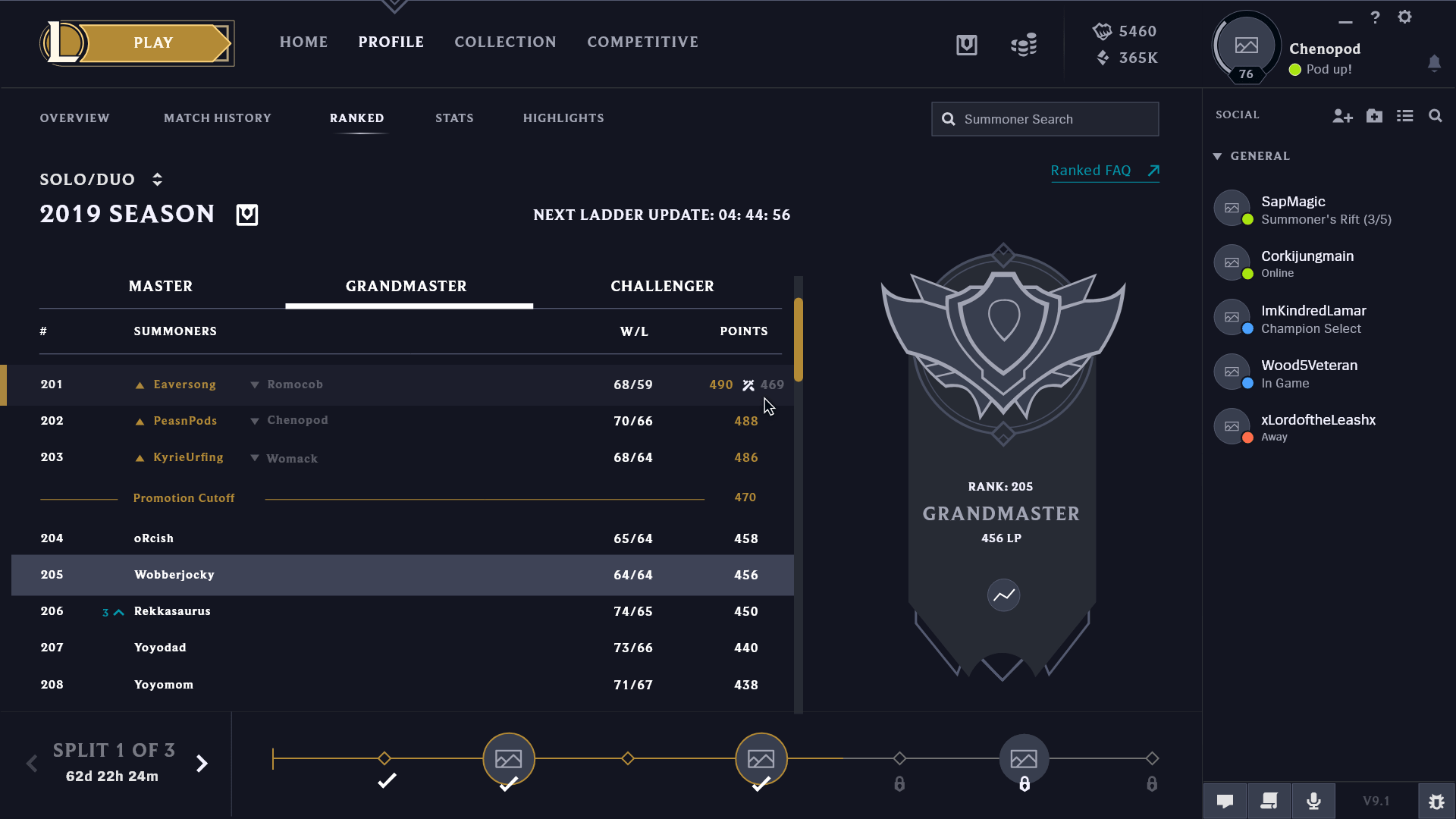Switch to the CHALLENGER leaderboard tab
The height and width of the screenshot is (819, 1456).
coord(661,286)
